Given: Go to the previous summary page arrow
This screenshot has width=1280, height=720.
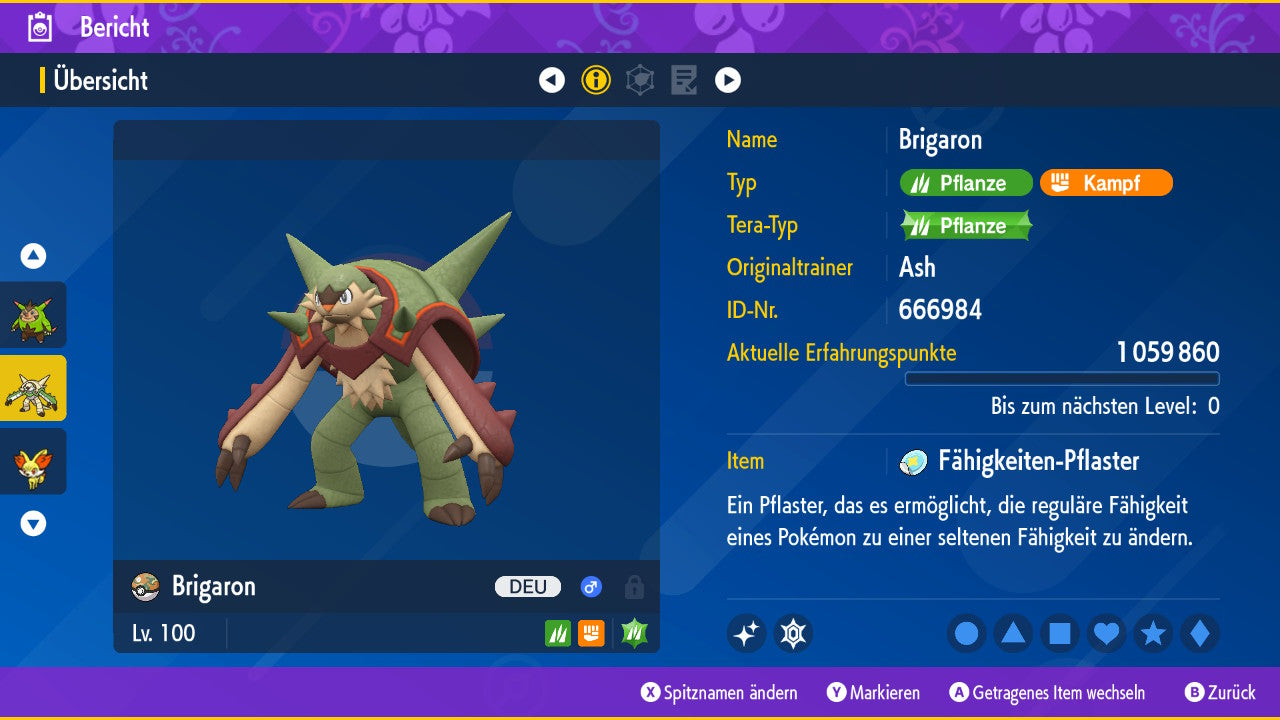Looking at the screenshot, I should click(x=552, y=80).
